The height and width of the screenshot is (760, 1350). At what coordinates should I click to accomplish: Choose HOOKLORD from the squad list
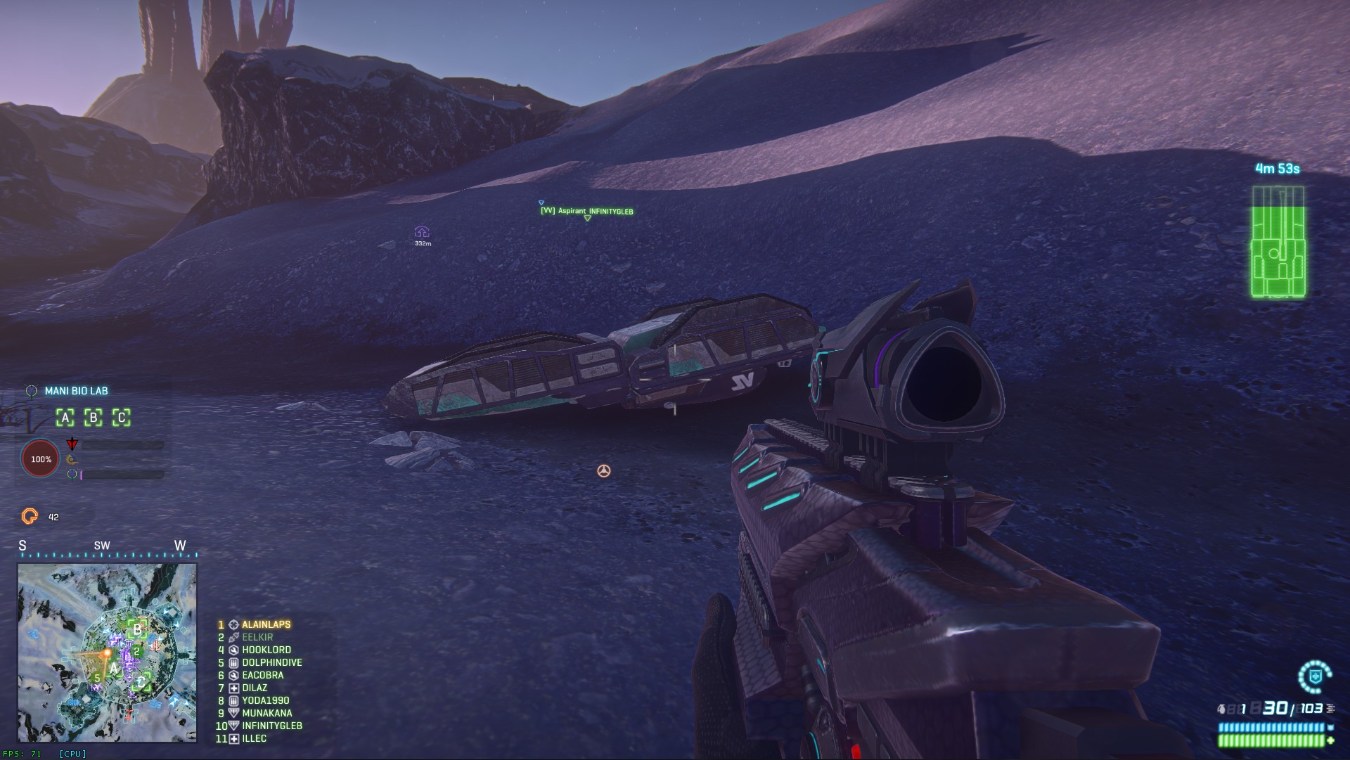click(265, 650)
